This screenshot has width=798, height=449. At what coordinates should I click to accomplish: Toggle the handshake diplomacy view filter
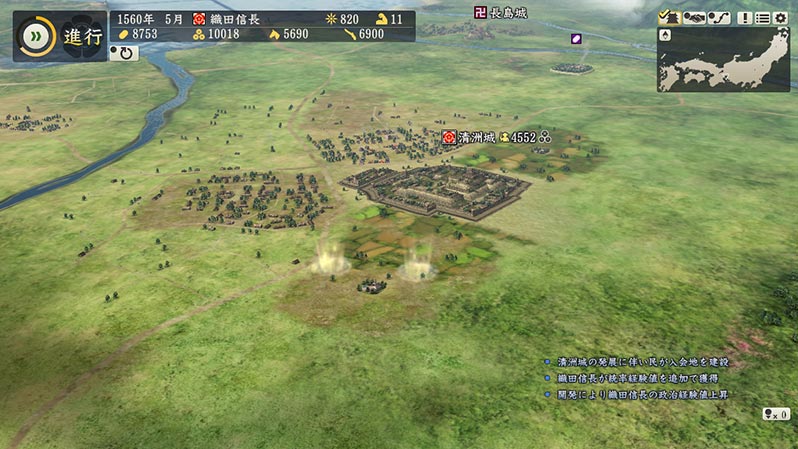pyautogui.click(x=695, y=18)
